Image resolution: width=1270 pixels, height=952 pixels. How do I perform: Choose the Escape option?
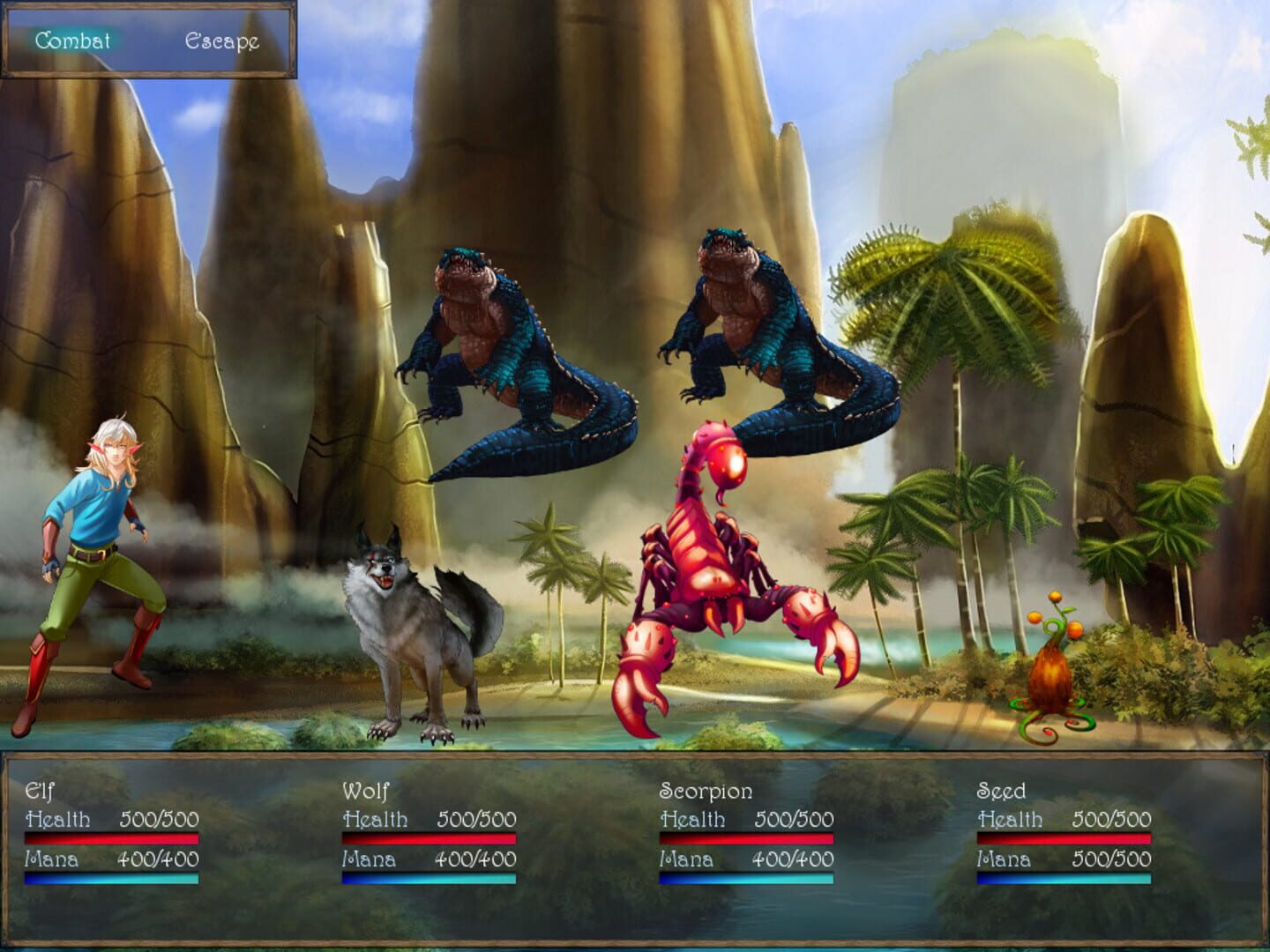click(x=222, y=40)
